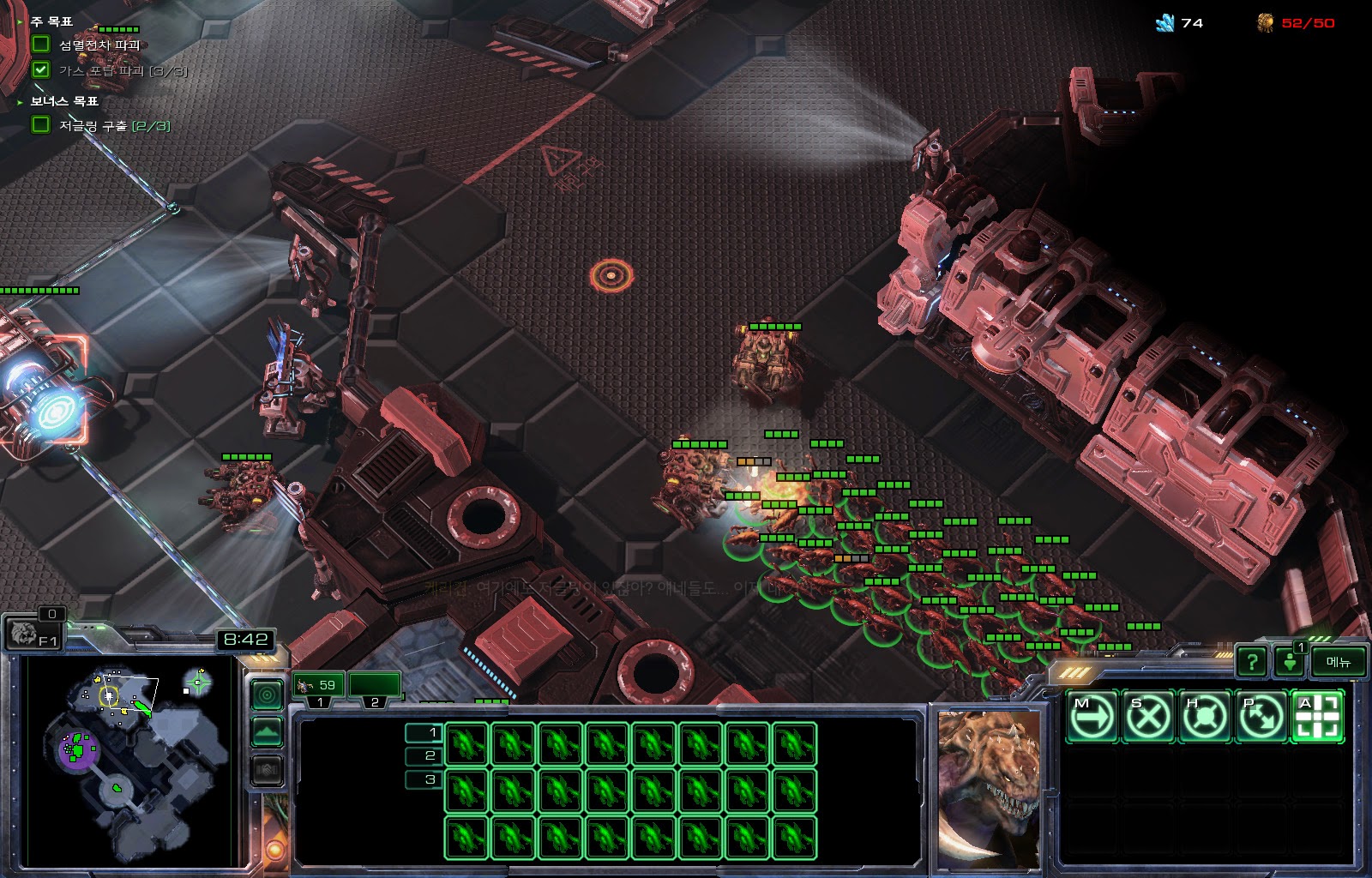
Task: Collapse the 보너스 목표 bonus objectives list
Action: pyautogui.click(x=21, y=101)
